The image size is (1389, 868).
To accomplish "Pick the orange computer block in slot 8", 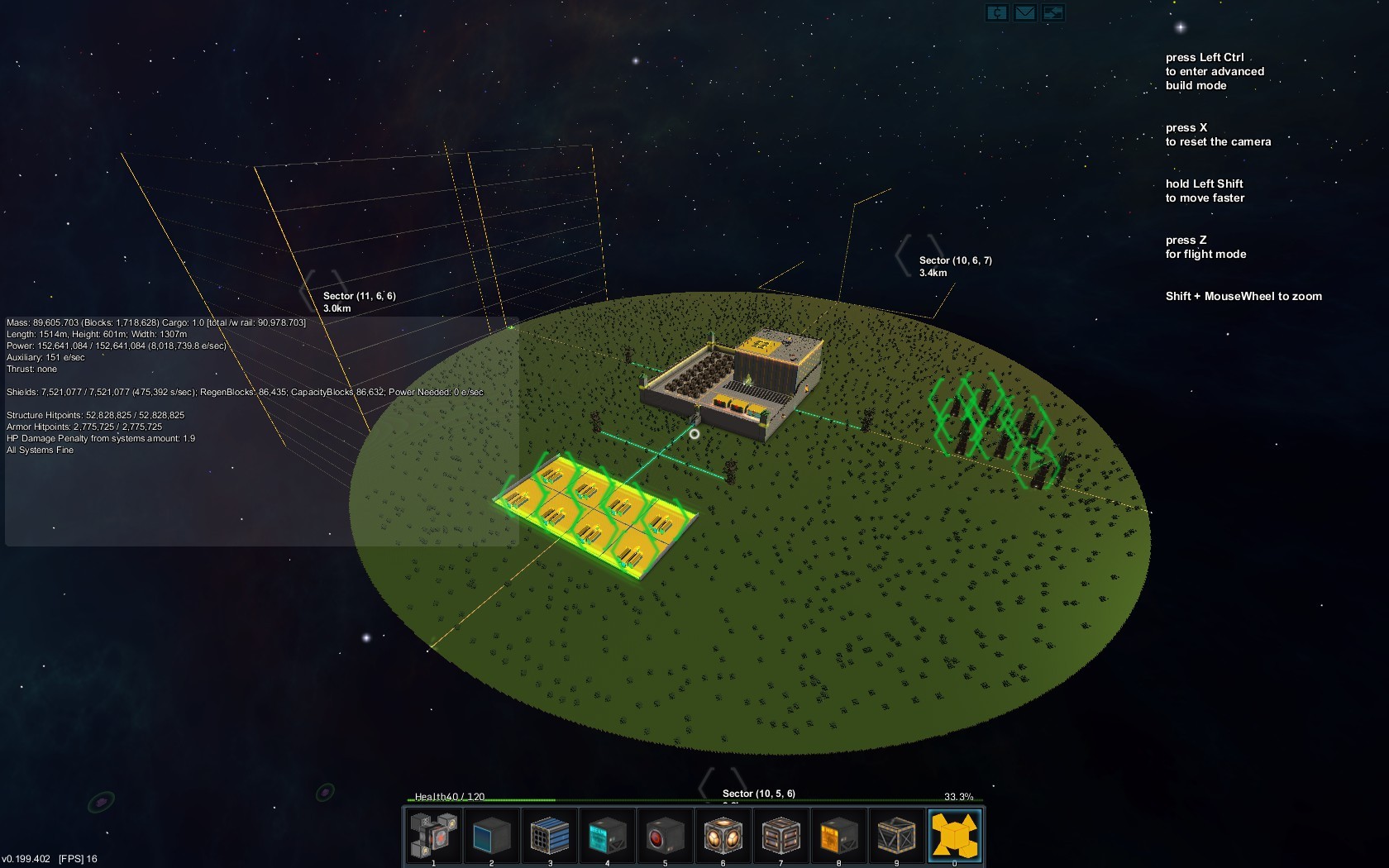I will click(839, 835).
